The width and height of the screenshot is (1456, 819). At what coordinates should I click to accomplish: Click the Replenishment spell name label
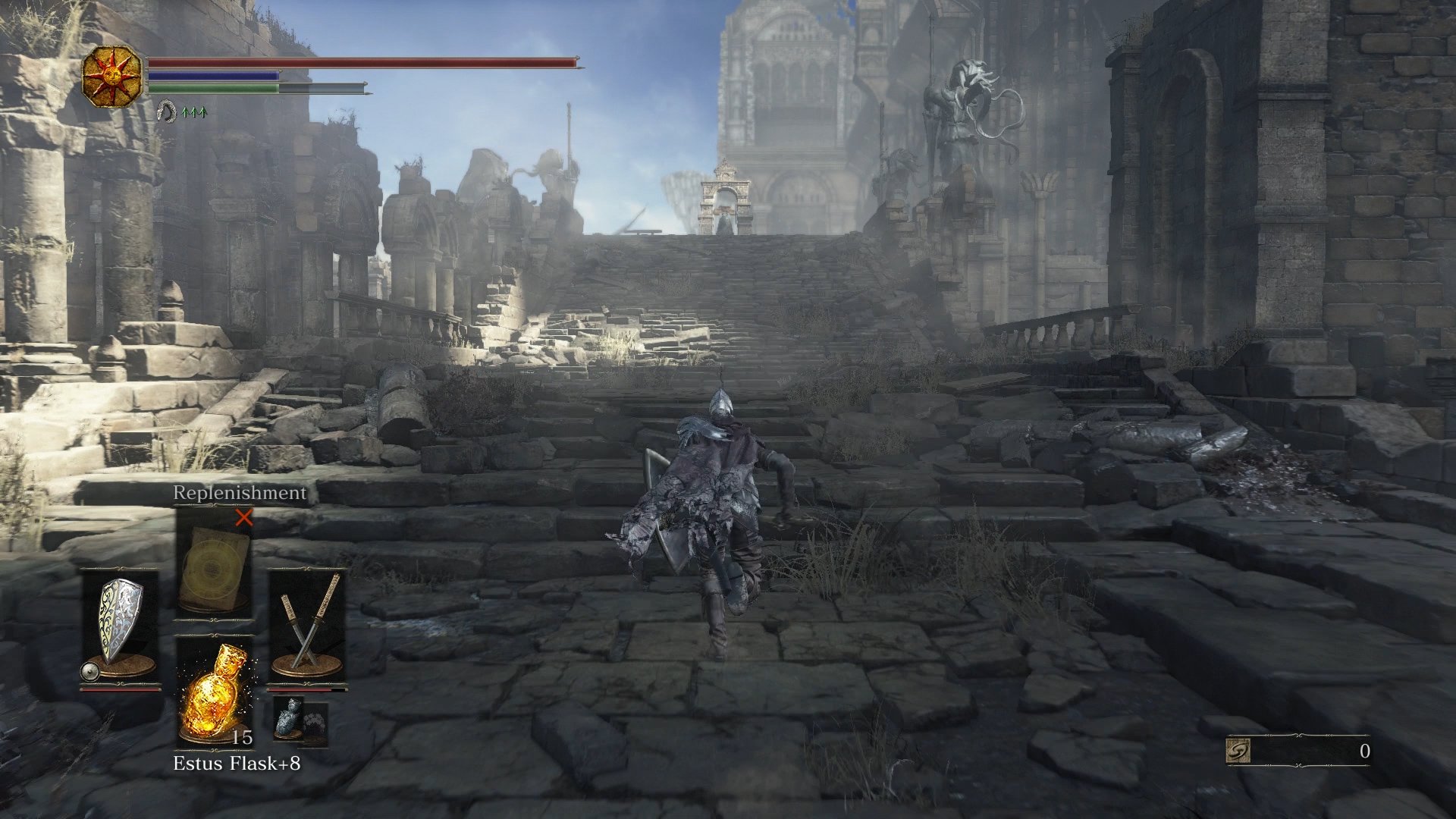[239, 494]
